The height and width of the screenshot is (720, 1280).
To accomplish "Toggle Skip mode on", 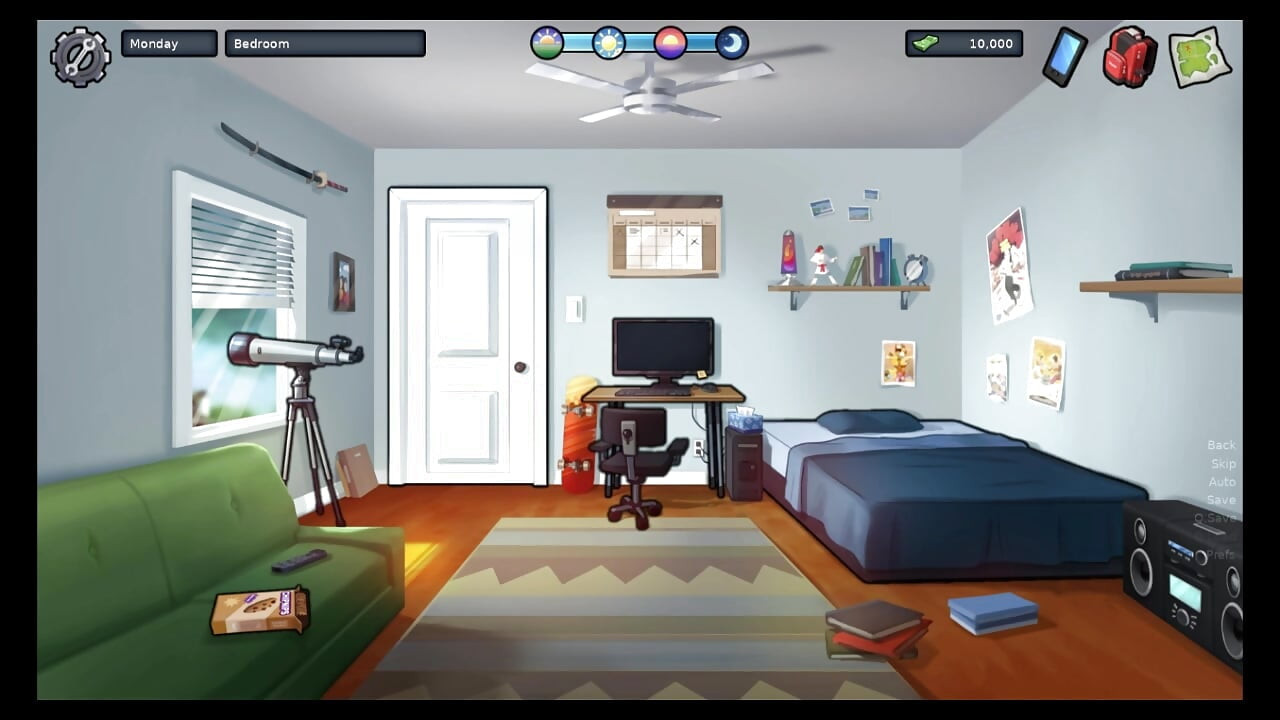I will 1223,463.
